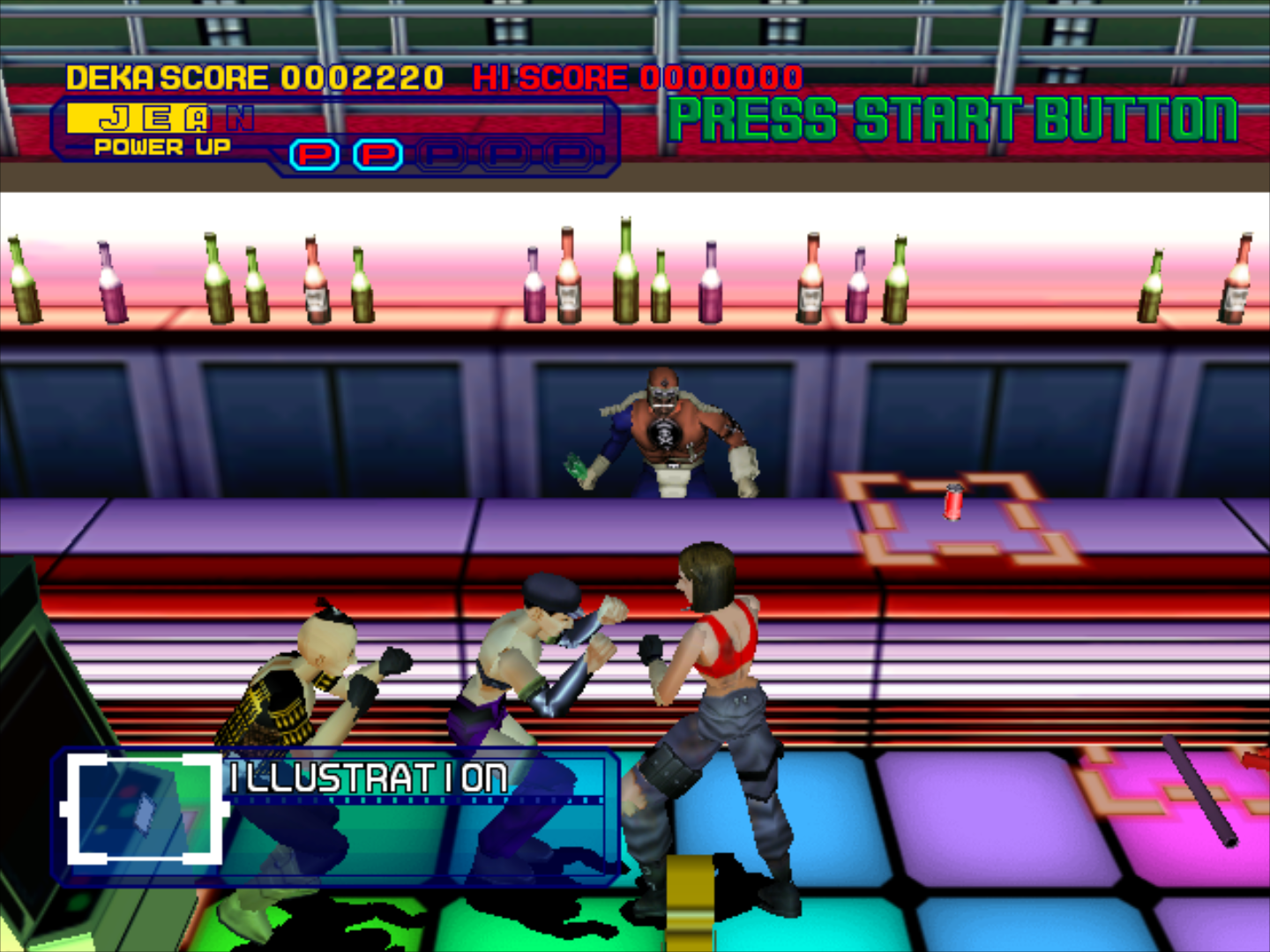The width and height of the screenshot is (1270, 952).
Task: Expand the JEAN status panel border
Action: pos(335,132)
